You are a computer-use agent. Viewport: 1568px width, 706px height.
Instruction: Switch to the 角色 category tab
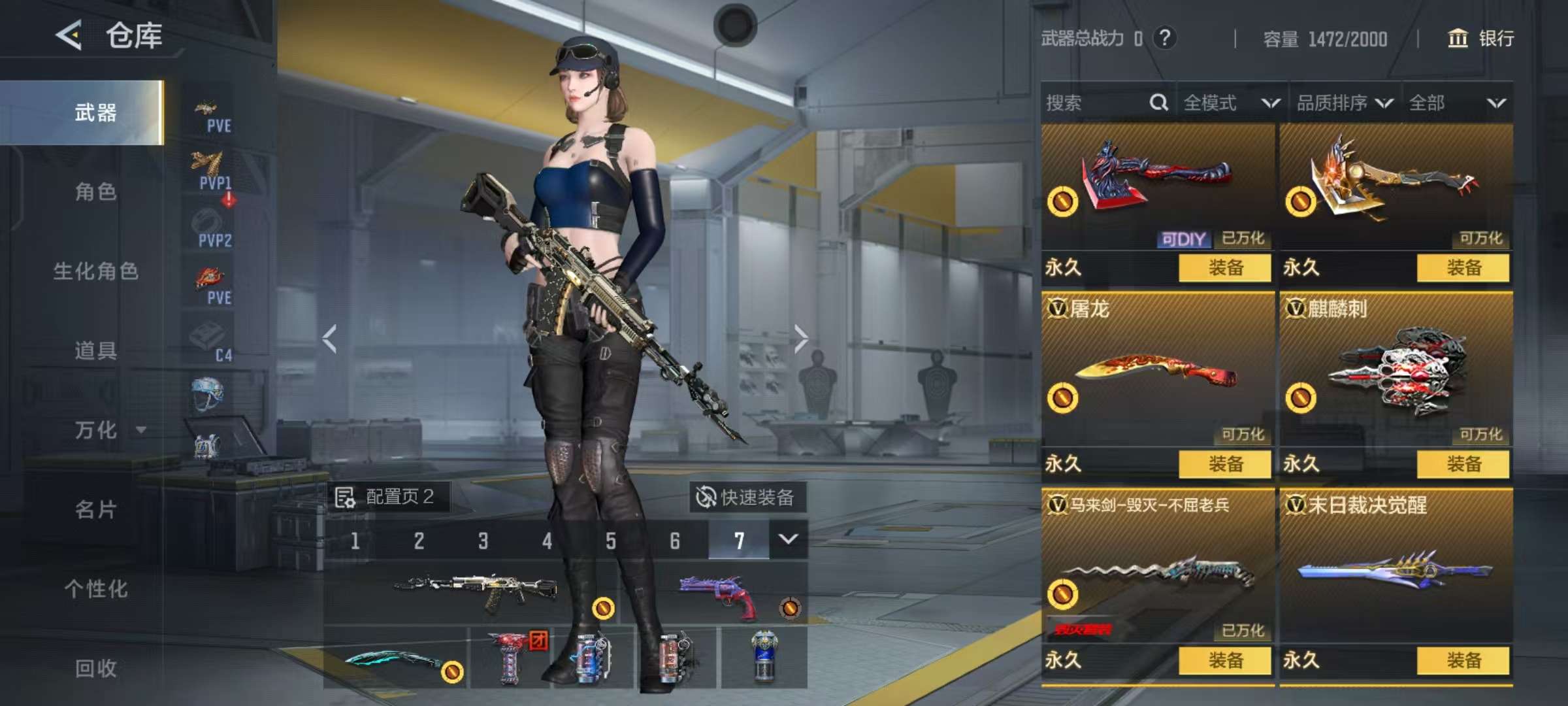pyautogui.click(x=95, y=192)
